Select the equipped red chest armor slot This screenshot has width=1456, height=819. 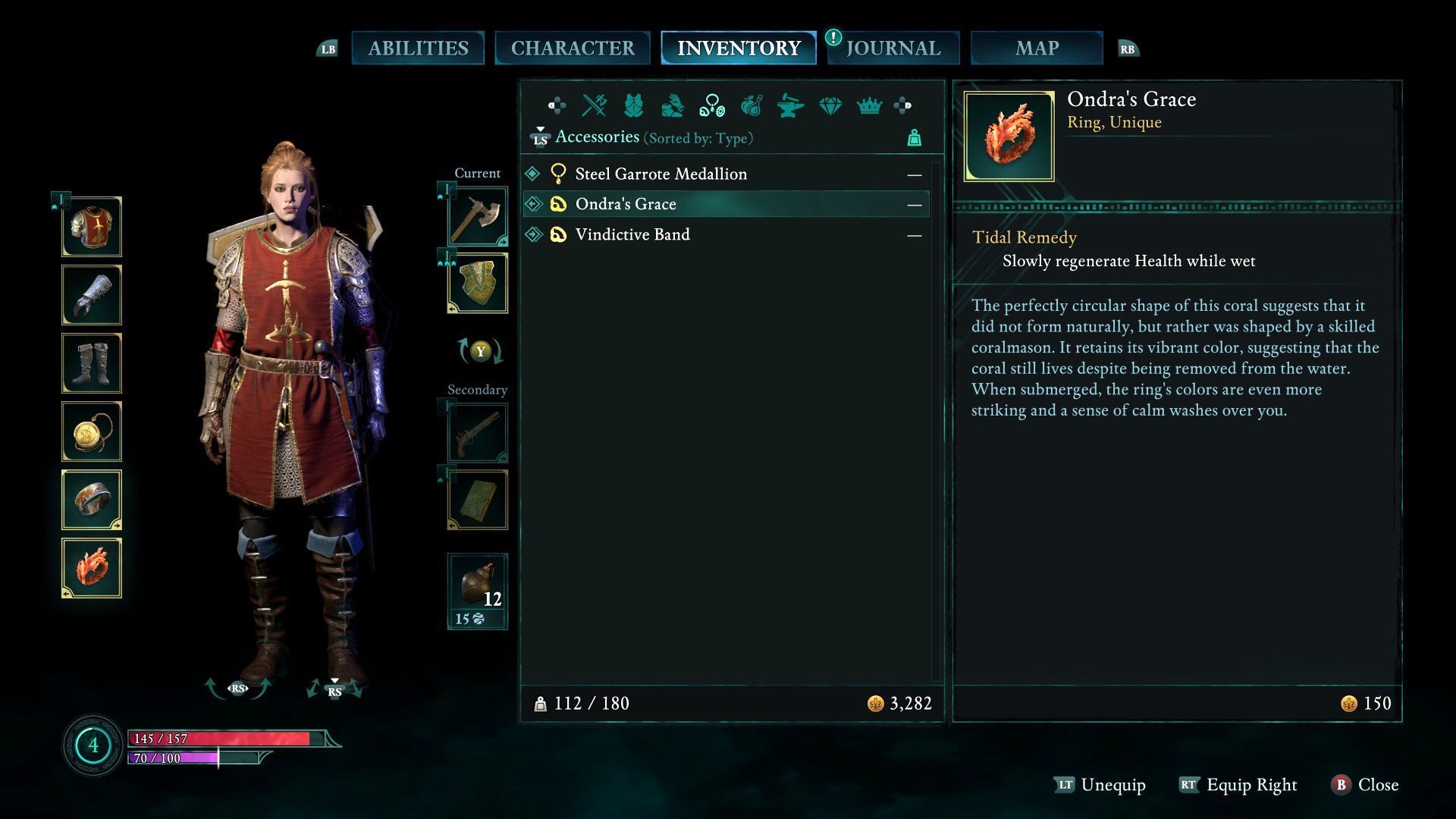[x=92, y=227]
